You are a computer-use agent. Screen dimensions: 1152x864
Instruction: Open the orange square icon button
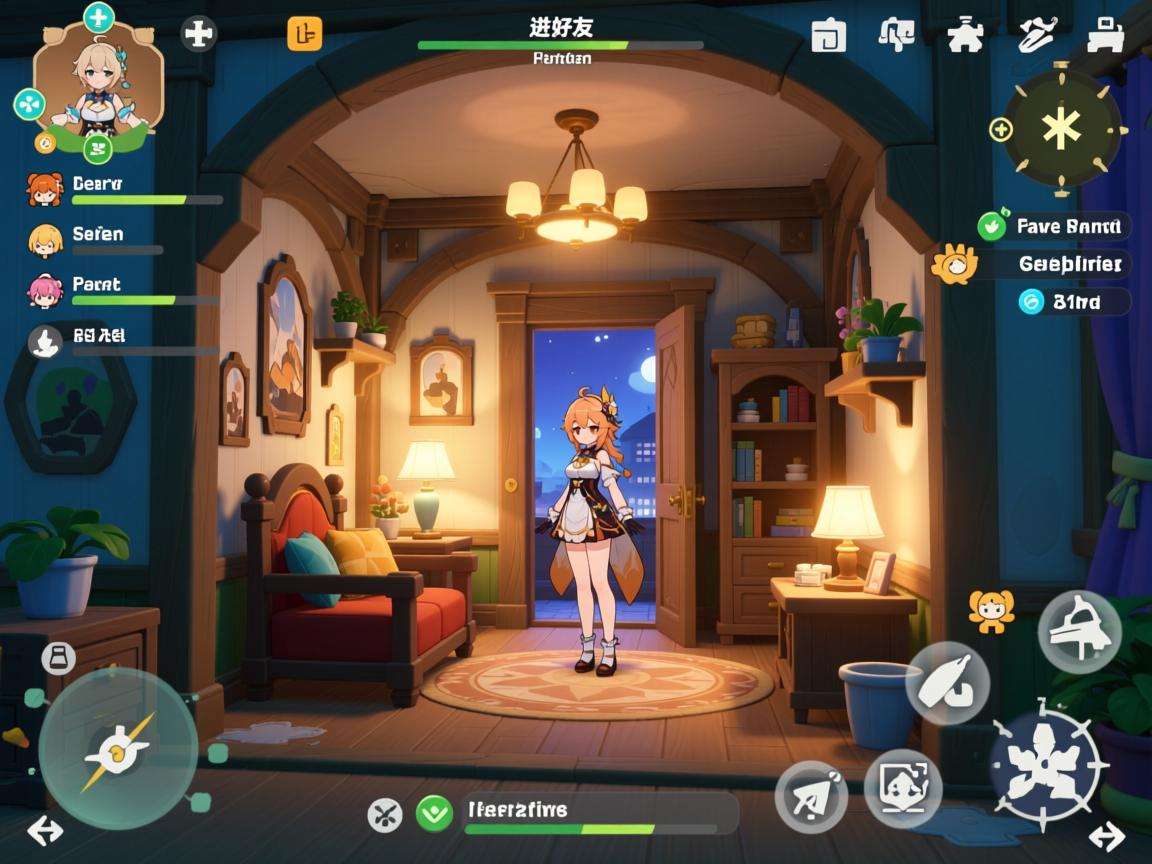coord(305,33)
